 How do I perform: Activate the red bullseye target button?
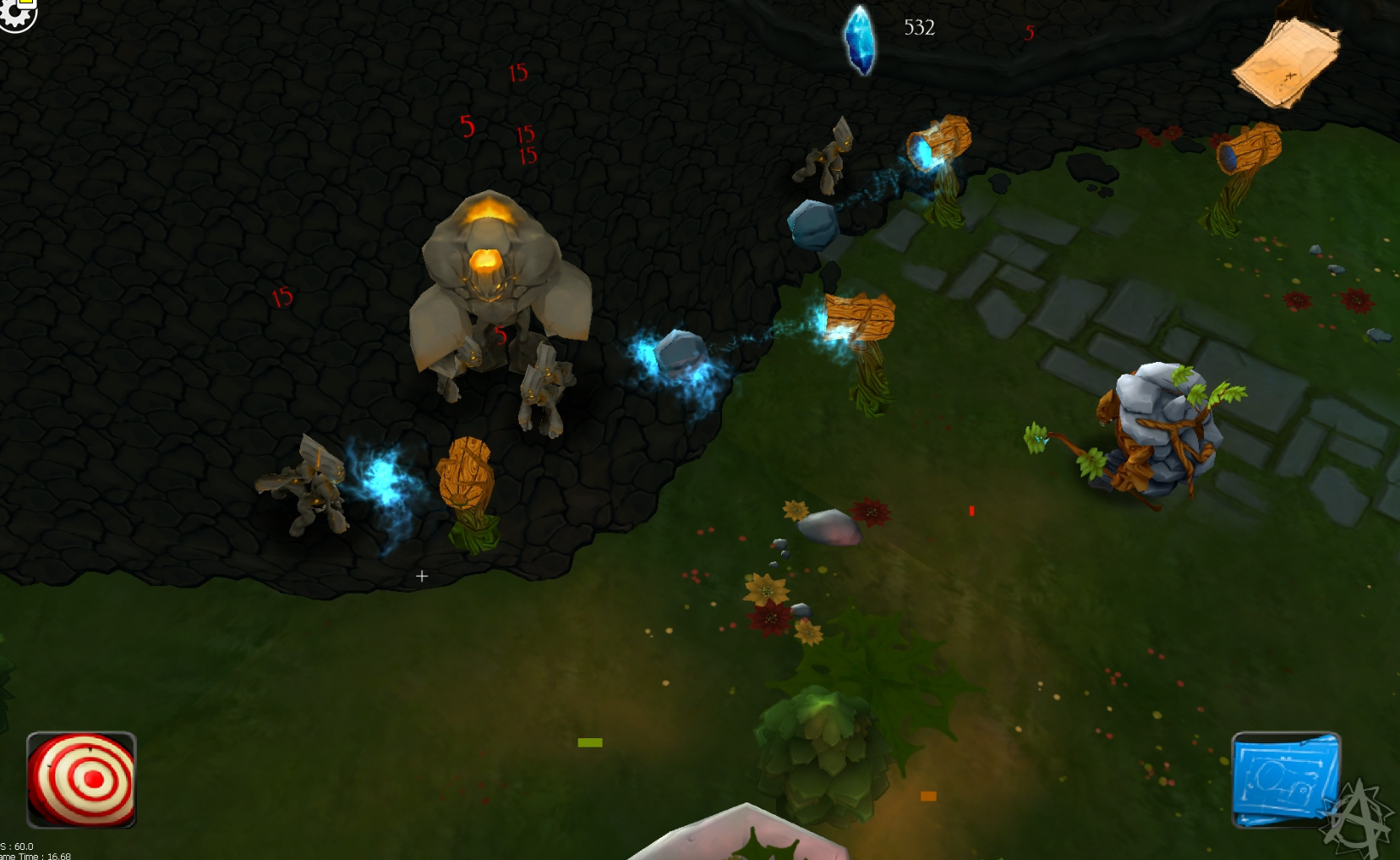81,780
